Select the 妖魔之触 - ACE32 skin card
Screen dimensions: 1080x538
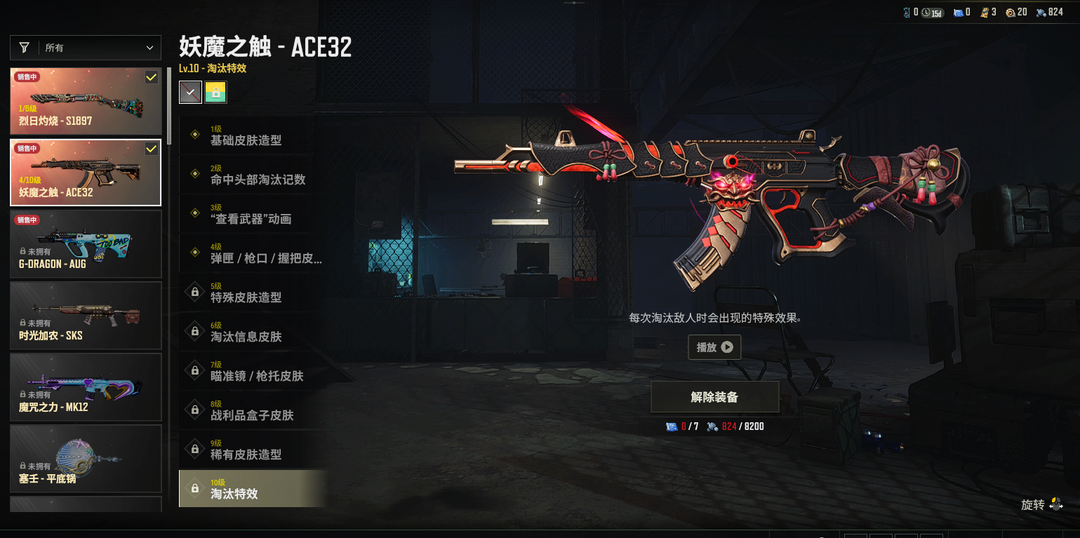[x=86, y=172]
